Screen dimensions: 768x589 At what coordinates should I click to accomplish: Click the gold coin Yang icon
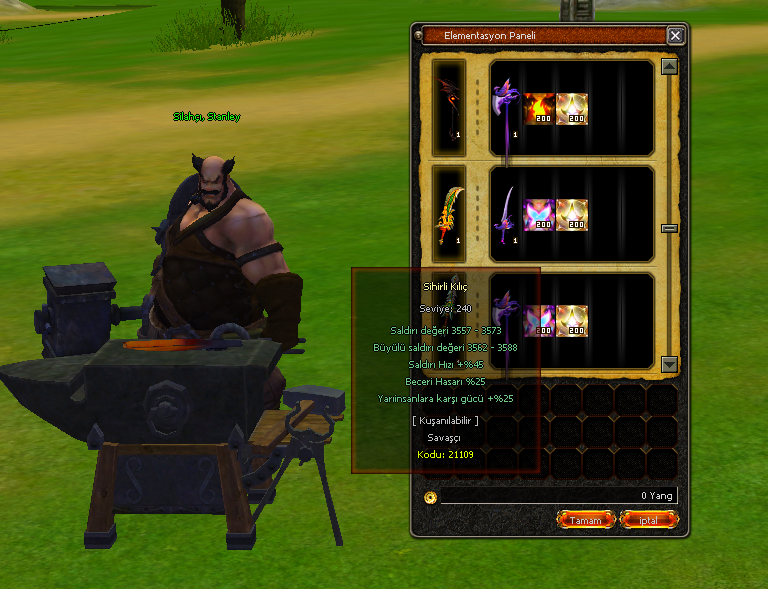[x=431, y=496]
